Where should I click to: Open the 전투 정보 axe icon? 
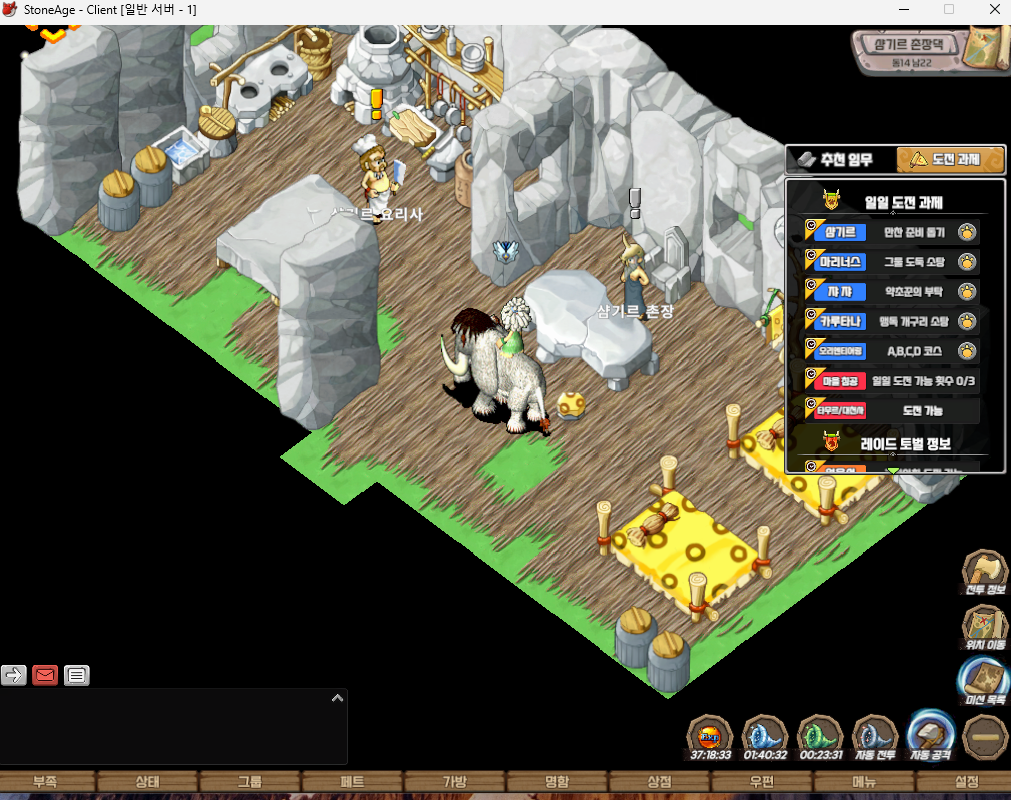[985, 572]
